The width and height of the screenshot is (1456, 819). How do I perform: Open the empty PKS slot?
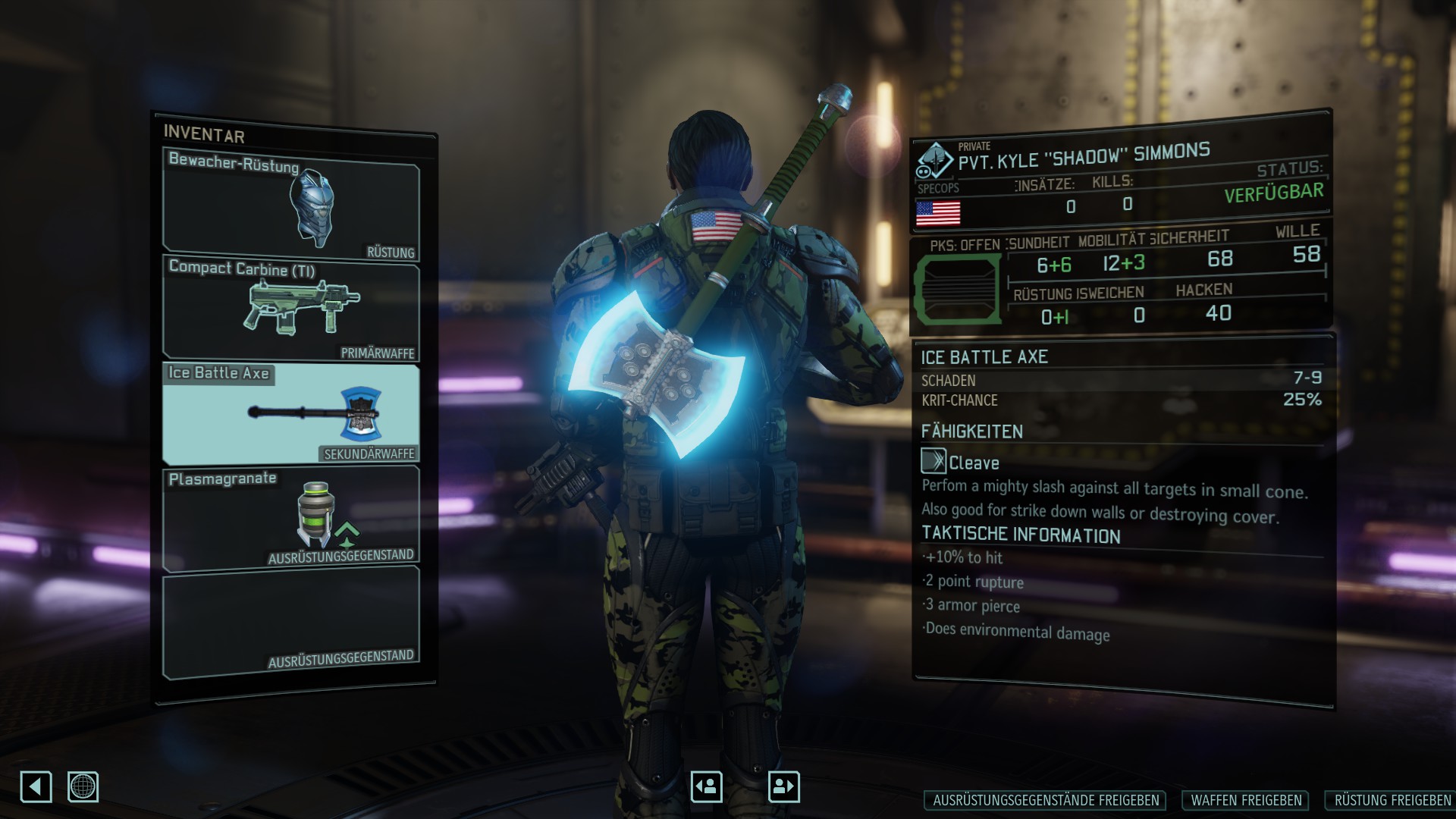click(957, 289)
